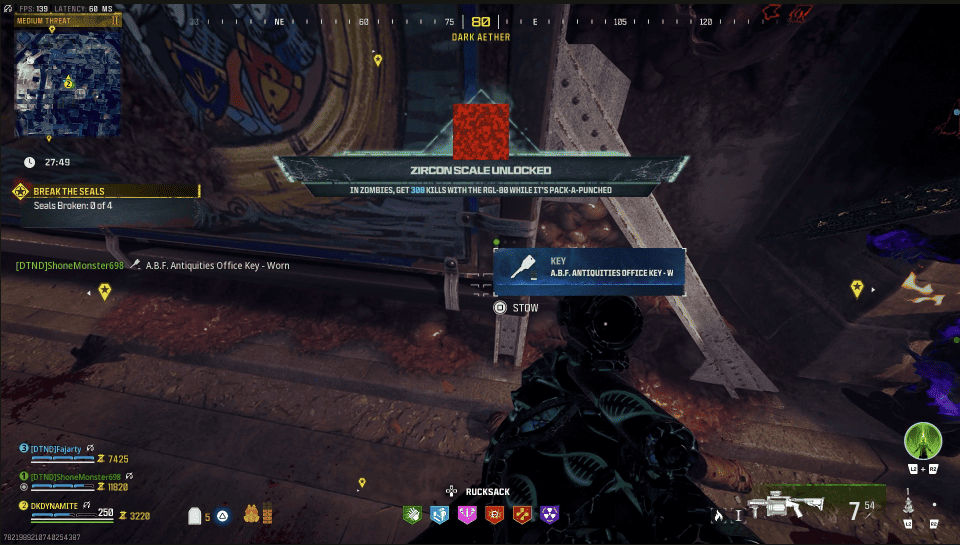Select the magenta perk icon
Image resolution: width=960 pixels, height=545 pixels.
coord(466,514)
